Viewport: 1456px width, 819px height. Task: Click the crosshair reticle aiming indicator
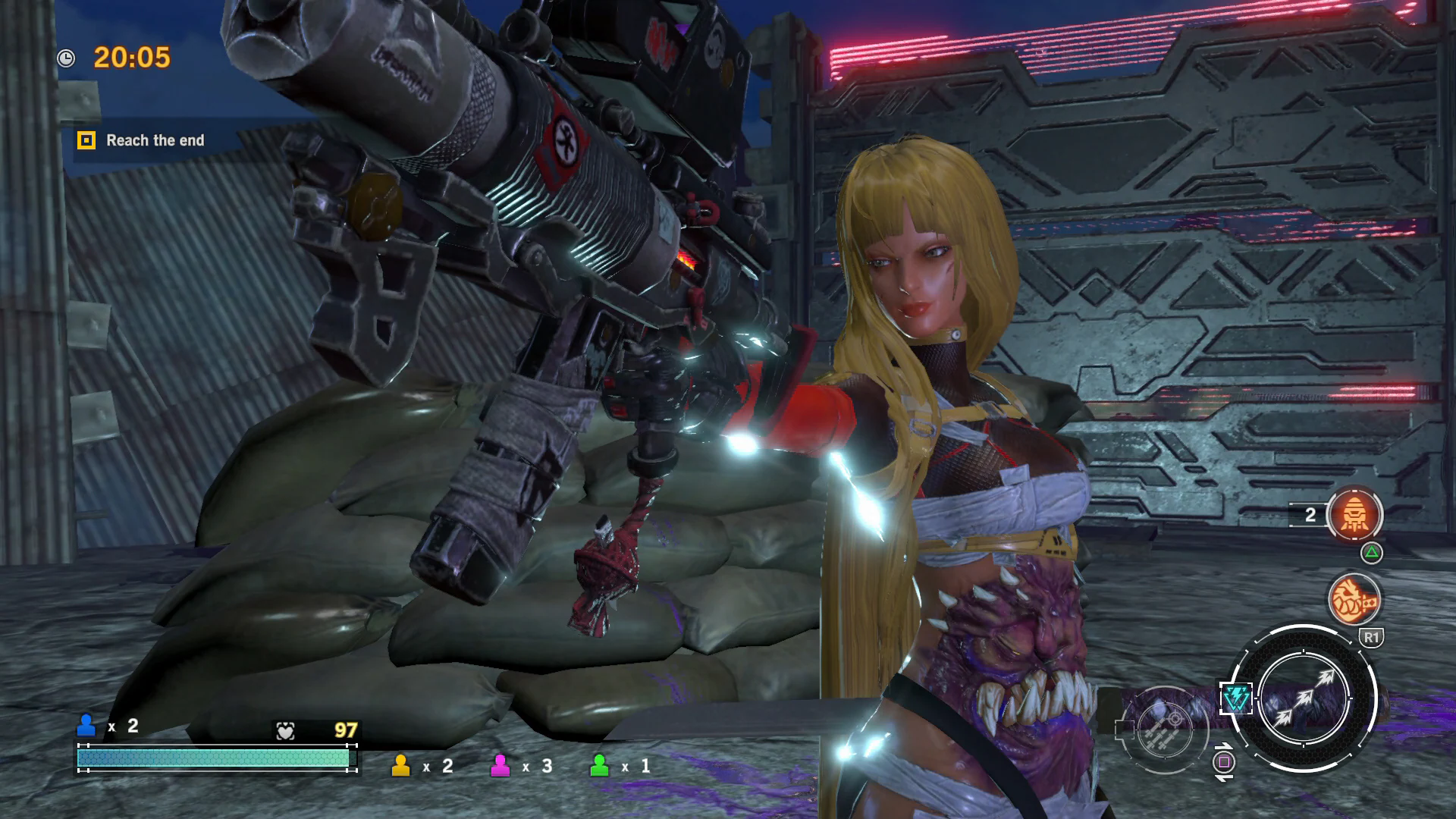pos(1175,720)
